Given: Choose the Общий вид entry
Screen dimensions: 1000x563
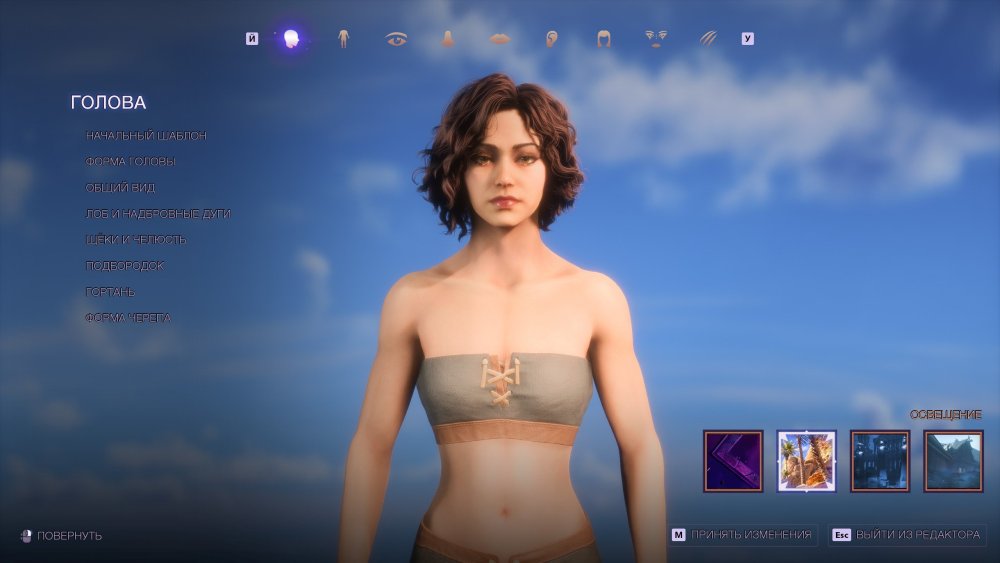Looking at the screenshot, I should click(x=120, y=187).
